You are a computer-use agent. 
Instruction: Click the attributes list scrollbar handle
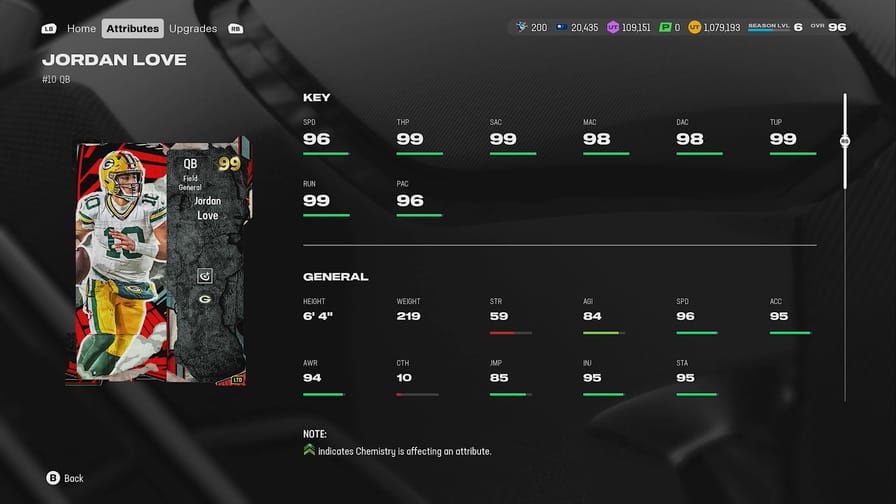[x=845, y=141]
